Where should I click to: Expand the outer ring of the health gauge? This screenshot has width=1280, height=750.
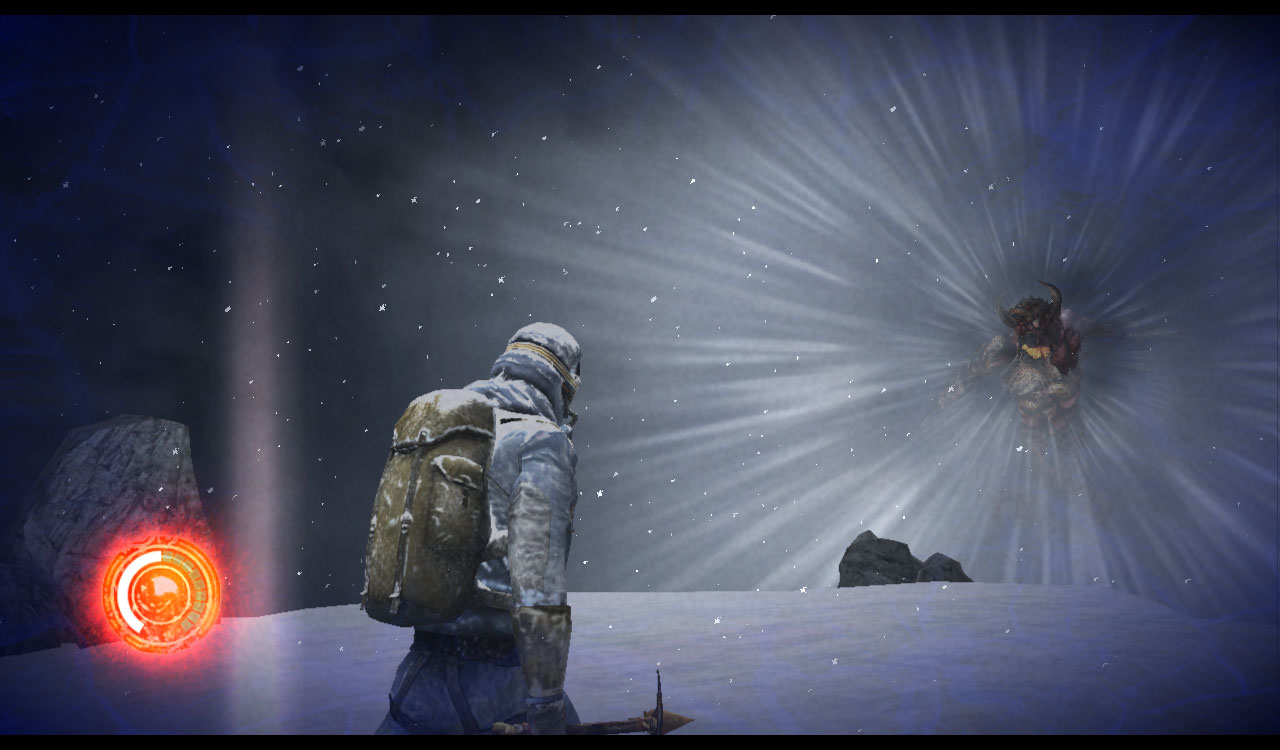160,540
